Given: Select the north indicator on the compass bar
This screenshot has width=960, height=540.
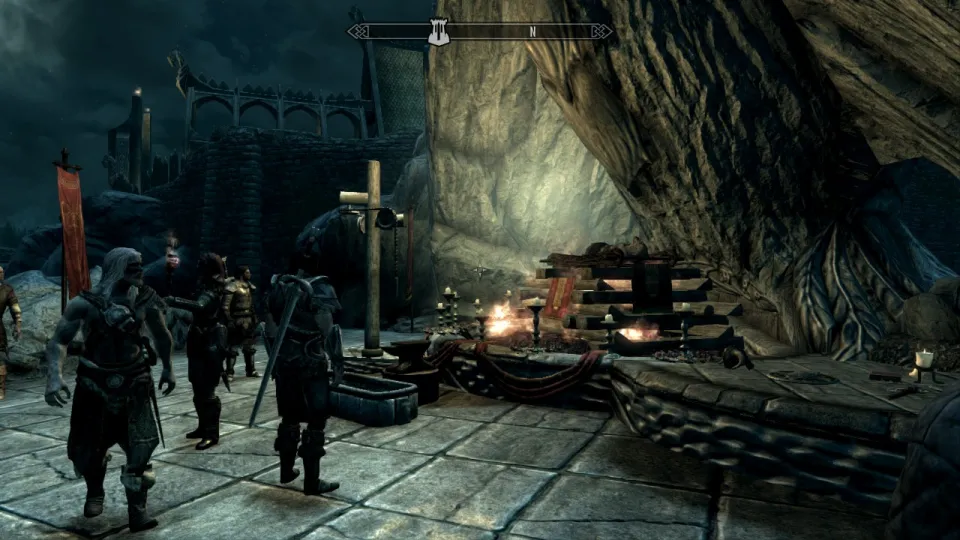Looking at the screenshot, I should 533,32.
